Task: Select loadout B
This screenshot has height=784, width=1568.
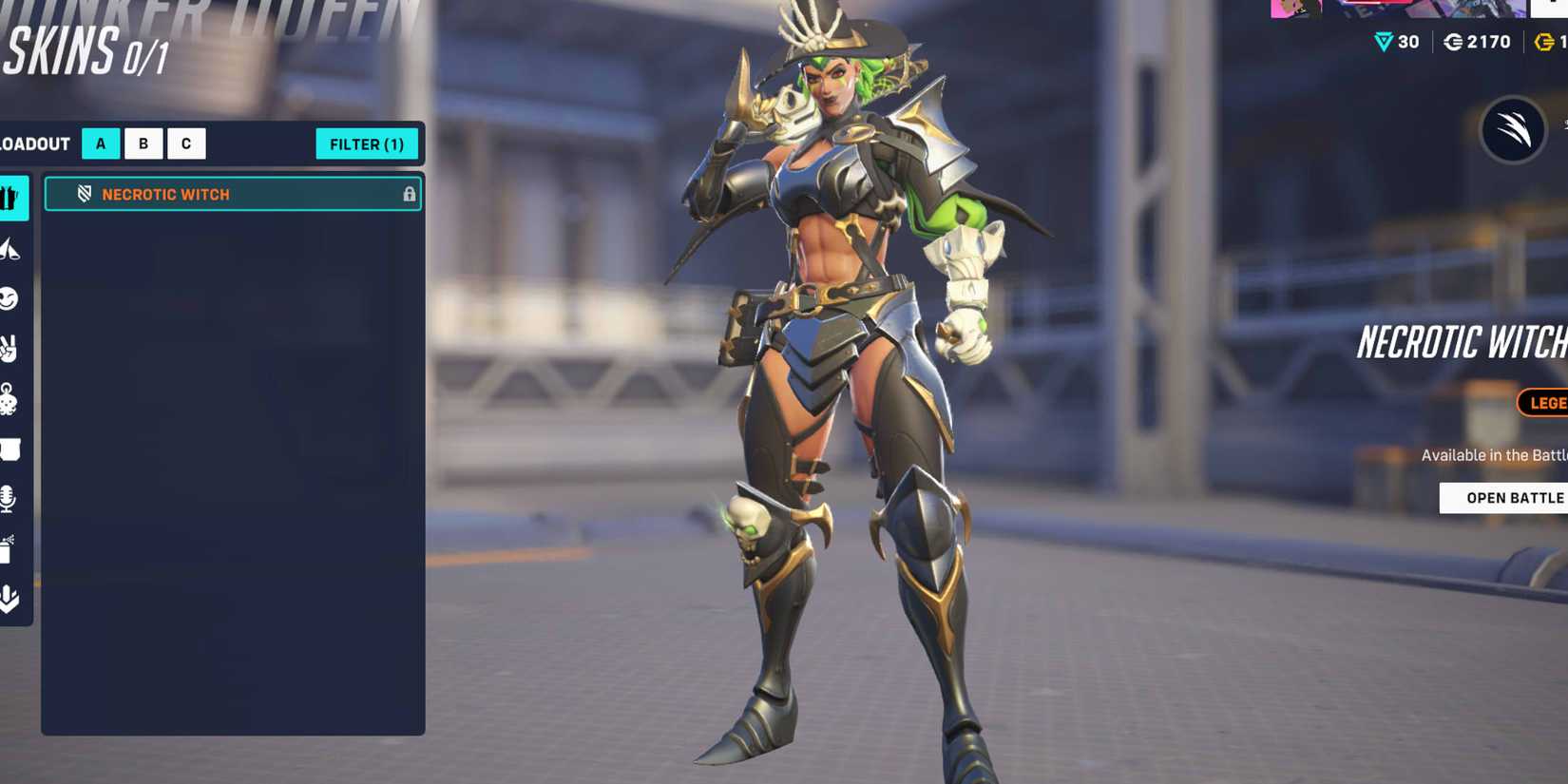Action: [142, 143]
